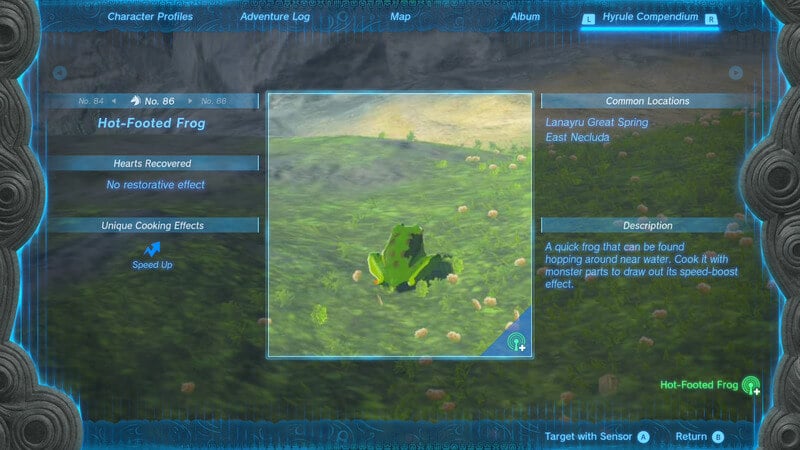This screenshot has width=800, height=450.
Task: Go to previous entry No. 84
Action: [92, 101]
